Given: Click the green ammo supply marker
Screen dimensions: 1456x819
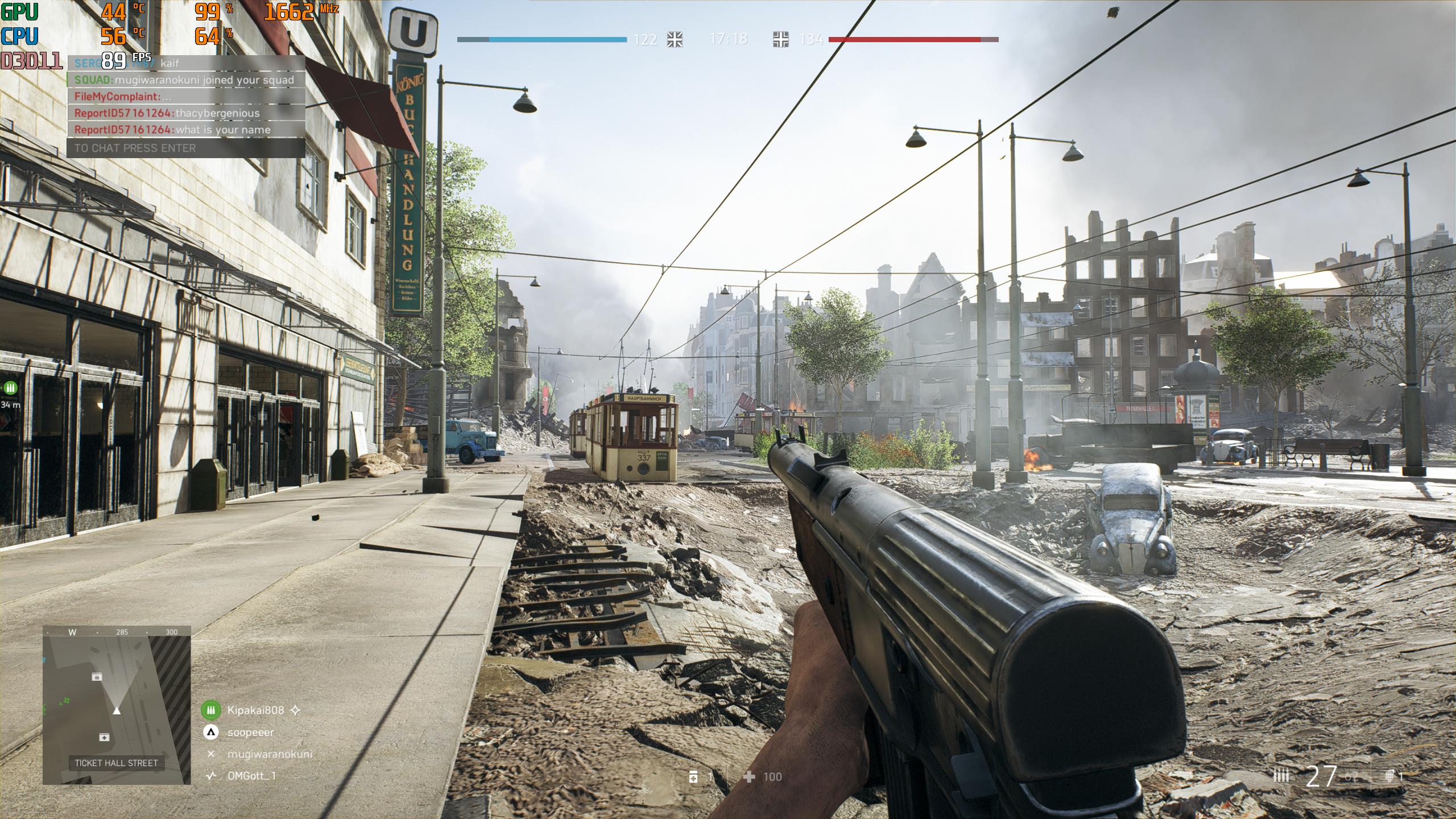Looking at the screenshot, I should [10, 388].
